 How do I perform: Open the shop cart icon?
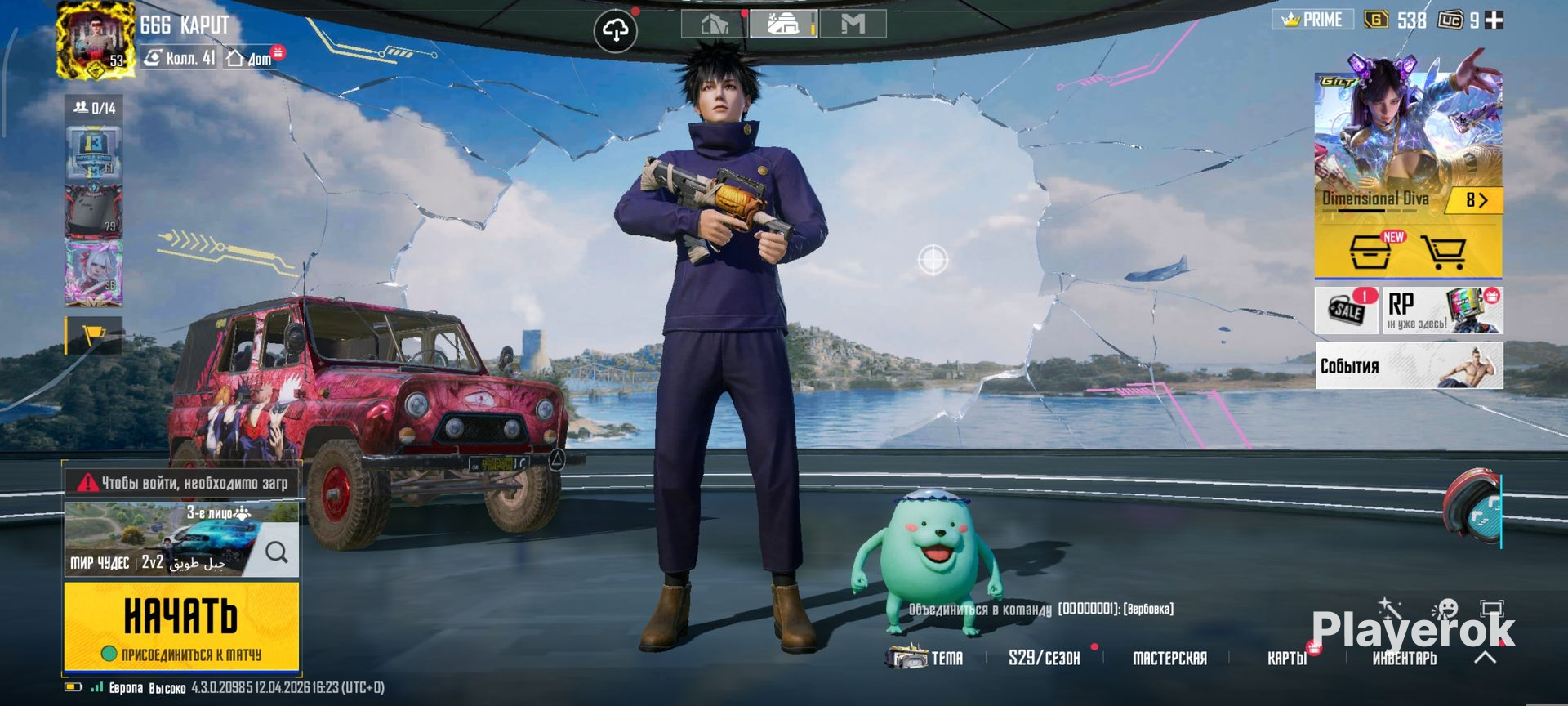[1443, 252]
